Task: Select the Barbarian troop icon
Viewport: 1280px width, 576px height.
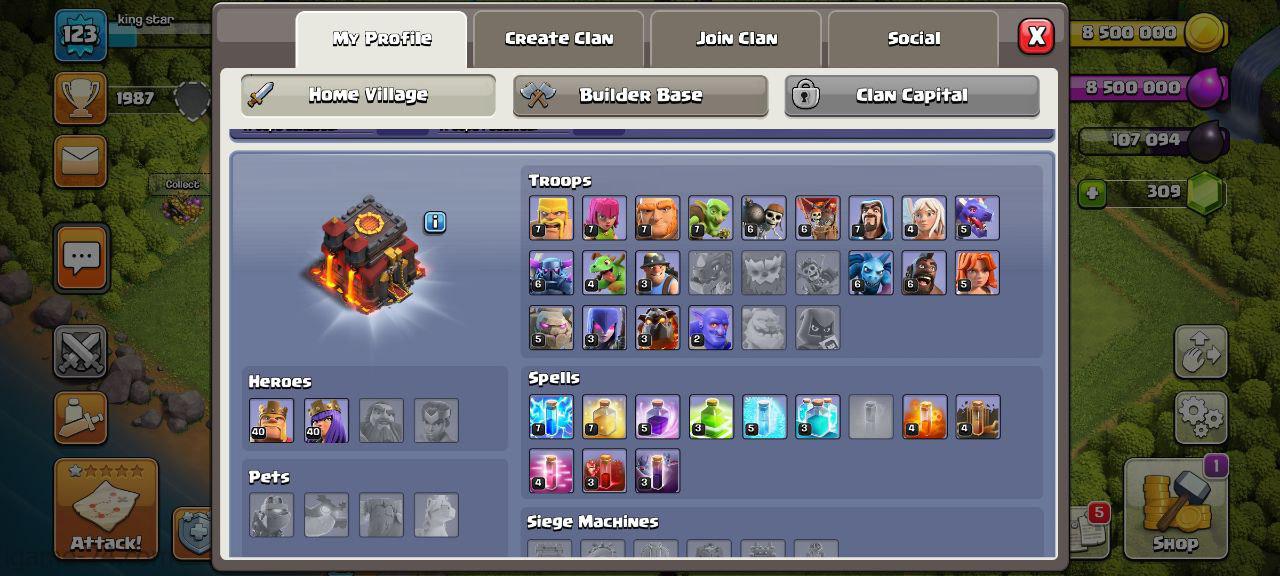Action: coord(551,218)
